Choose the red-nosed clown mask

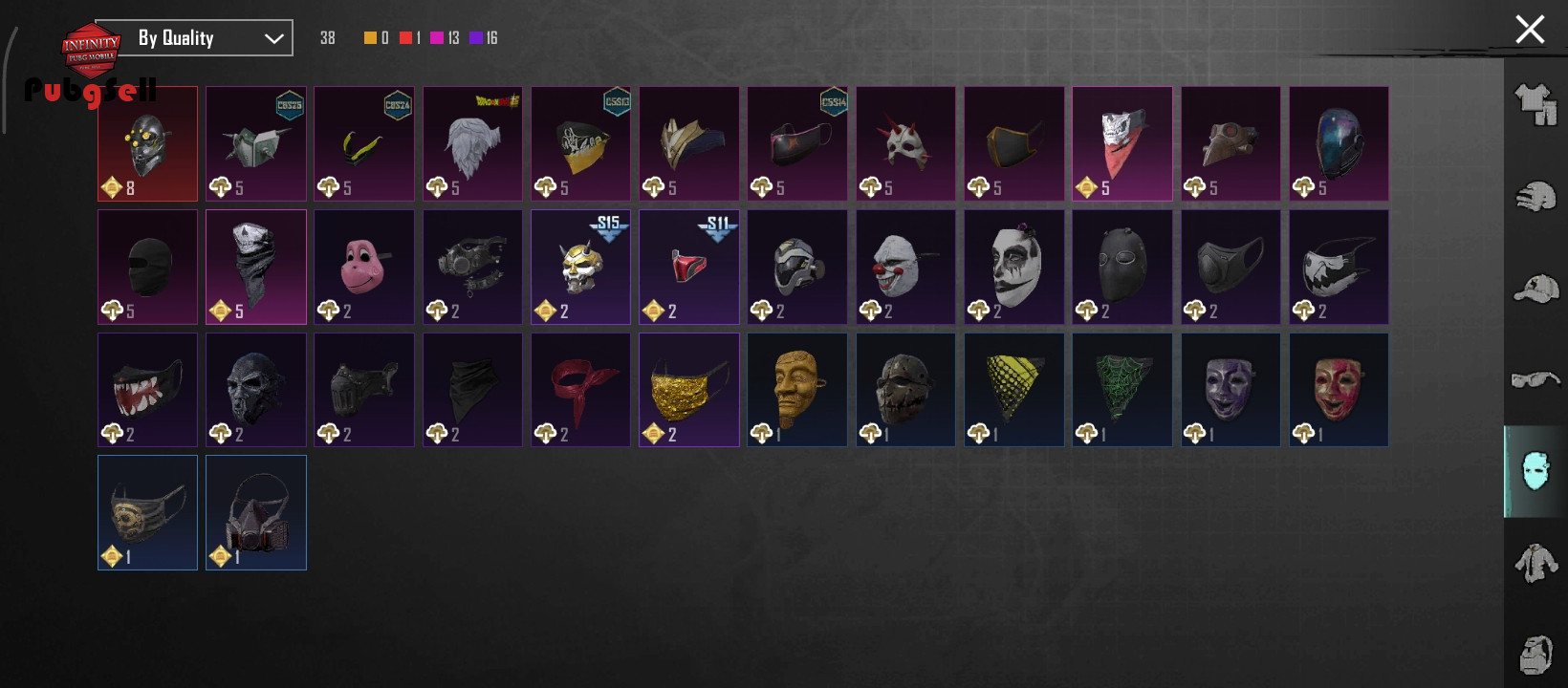(905, 267)
